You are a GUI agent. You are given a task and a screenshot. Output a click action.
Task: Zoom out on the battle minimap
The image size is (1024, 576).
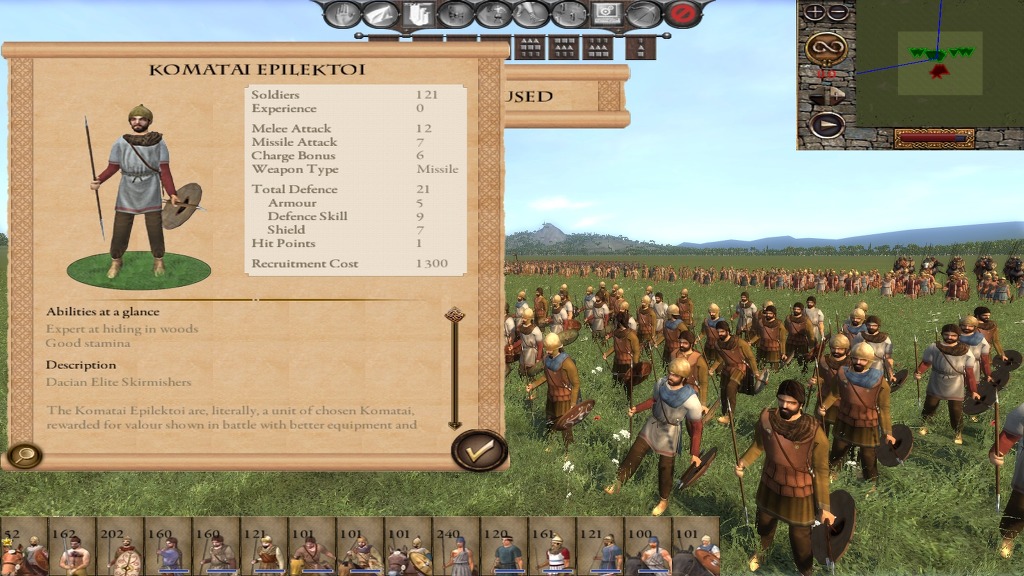tap(837, 13)
